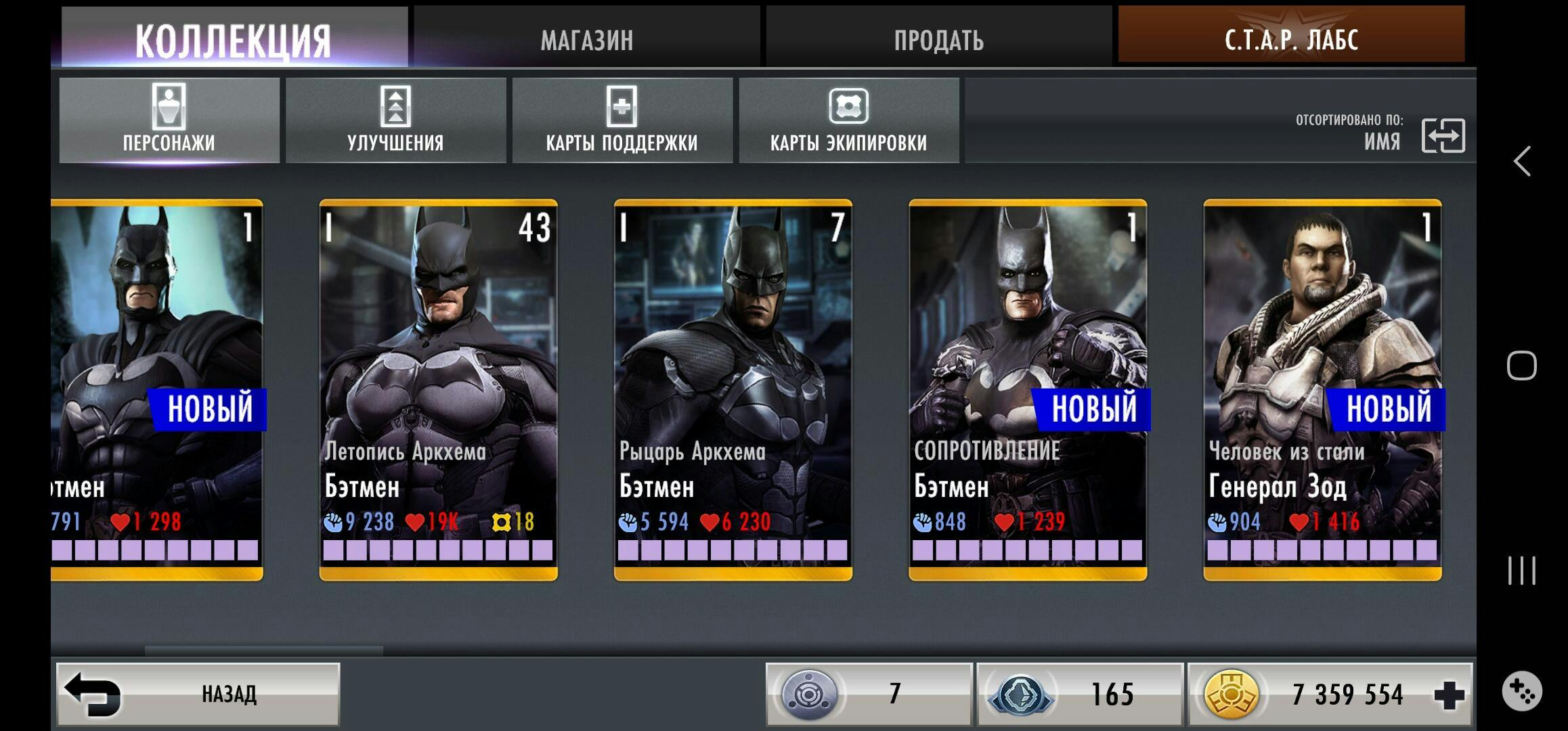Viewport: 1568px width, 731px height.
Task: Pick the Сопротивление Бэтмен card
Action: 1027,389
